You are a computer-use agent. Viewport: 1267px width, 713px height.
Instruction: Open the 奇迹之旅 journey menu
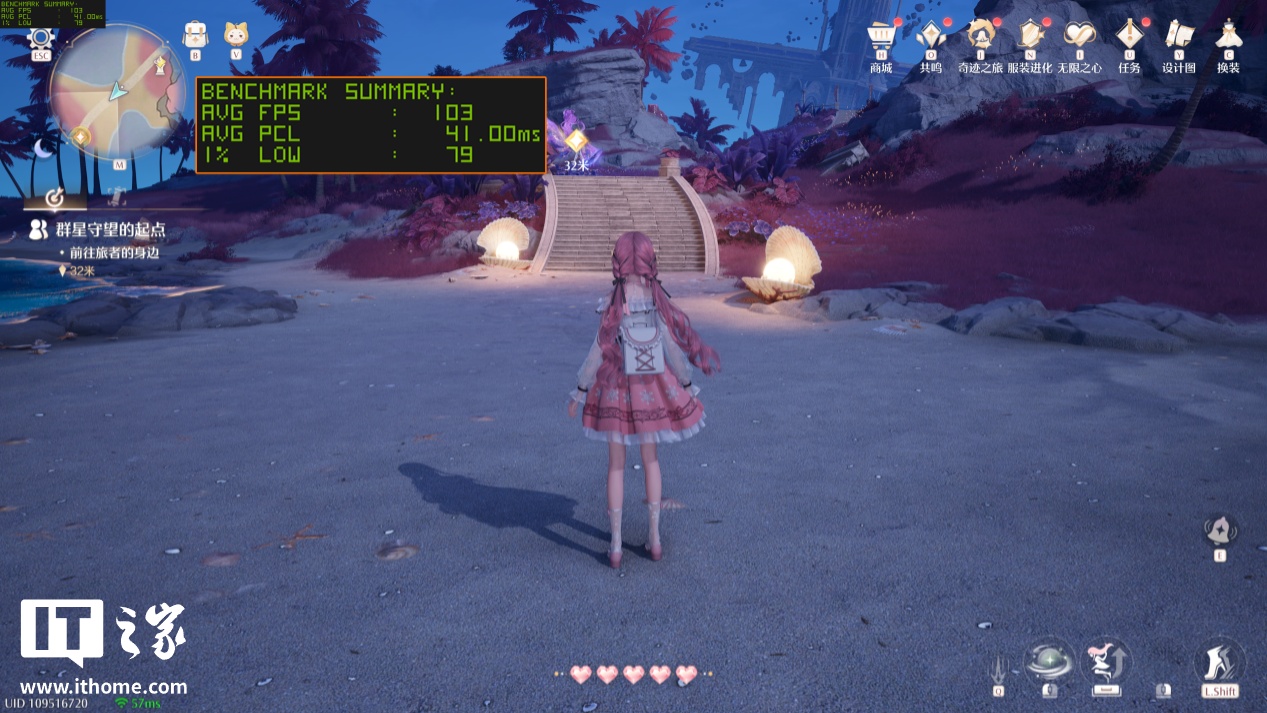[x=980, y=36]
